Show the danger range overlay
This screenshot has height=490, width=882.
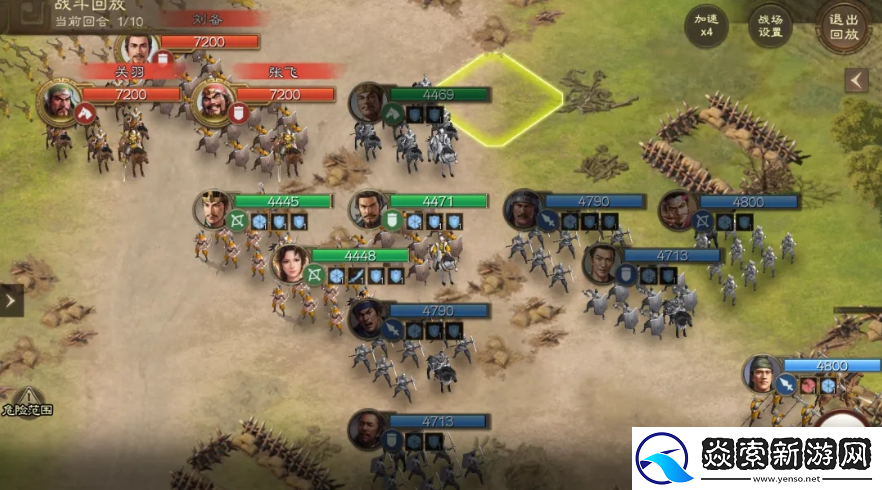coord(27,401)
